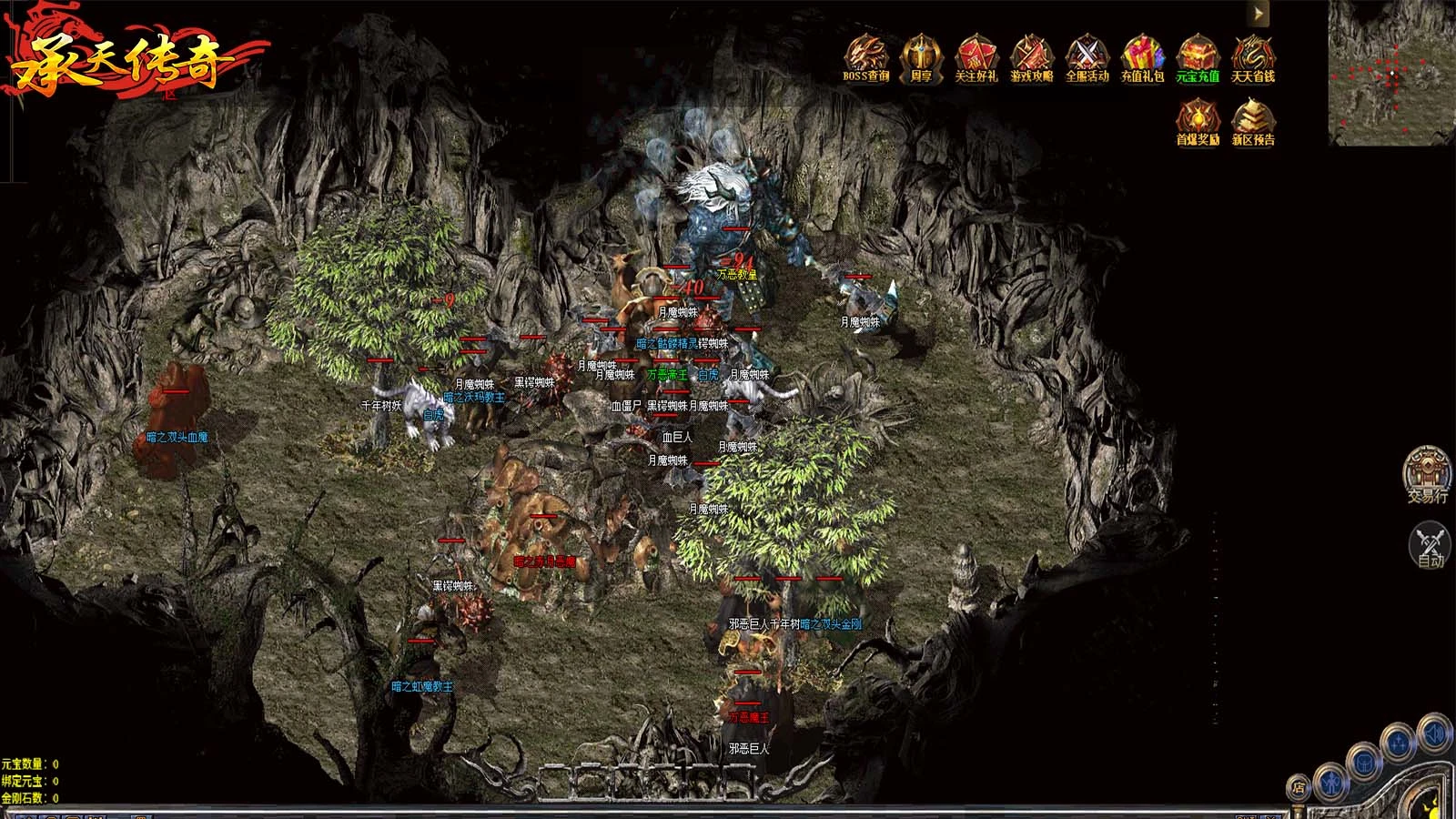Open the 首爆奖励 first-kill rewards
This screenshot has width=1456, height=819.
[x=1198, y=121]
